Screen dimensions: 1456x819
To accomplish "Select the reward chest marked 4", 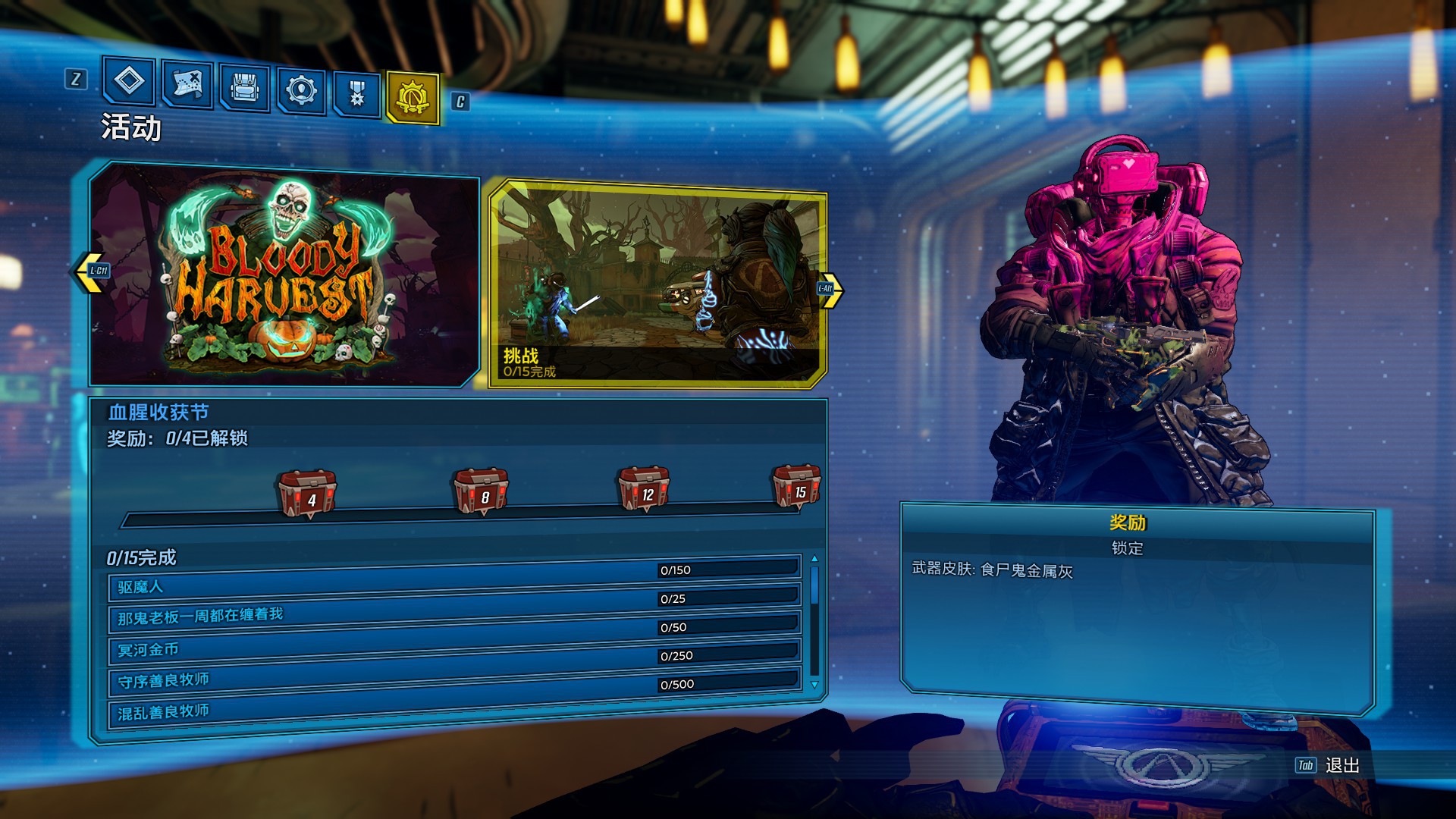I will pos(308,493).
